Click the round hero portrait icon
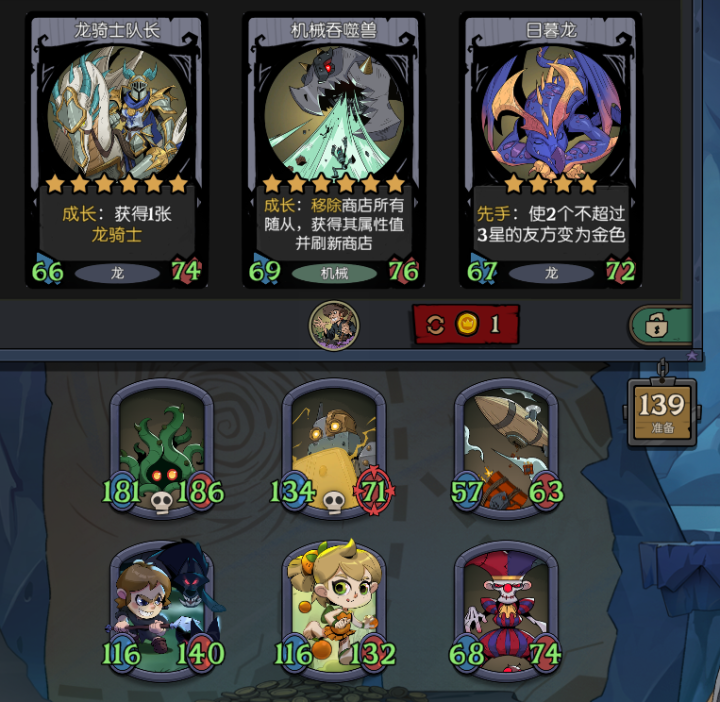720x702 pixels. pyautogui.click(x=333, y=325)
